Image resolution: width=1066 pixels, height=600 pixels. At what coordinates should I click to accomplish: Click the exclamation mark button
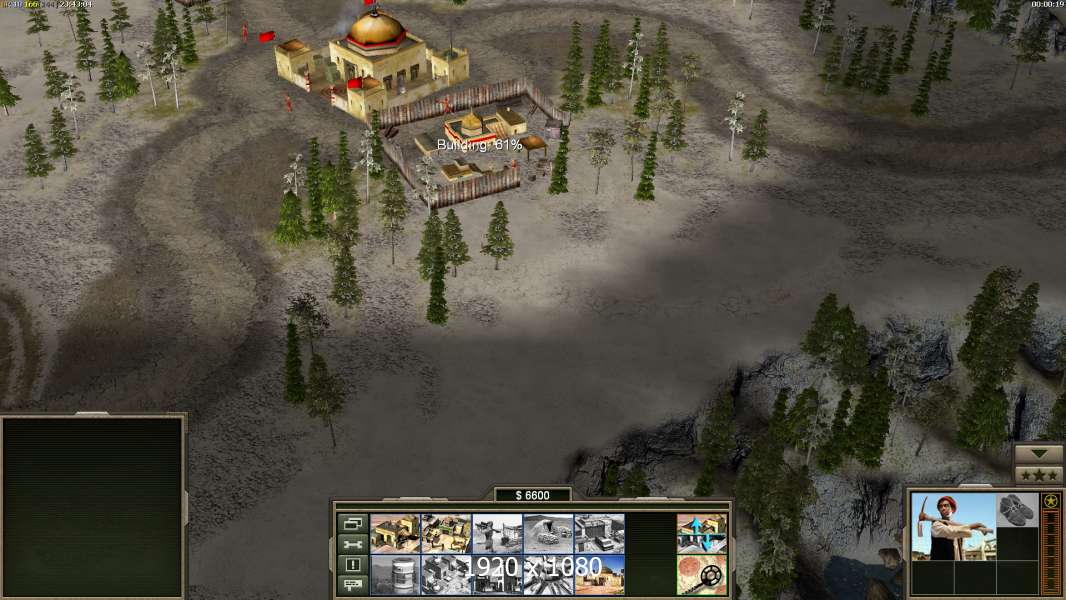point(351,565)
